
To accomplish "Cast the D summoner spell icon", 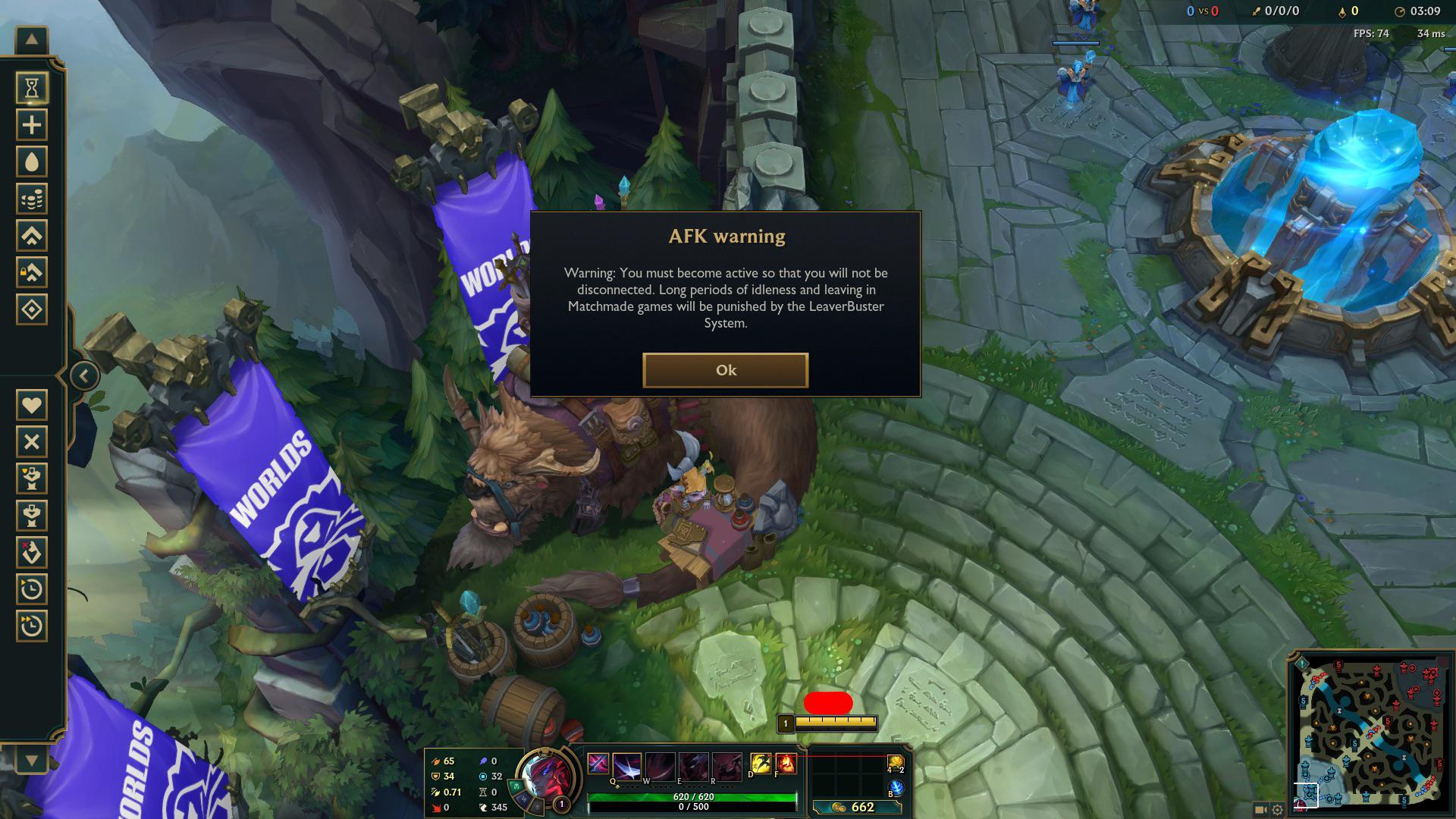I will click(x=761, y=763).
